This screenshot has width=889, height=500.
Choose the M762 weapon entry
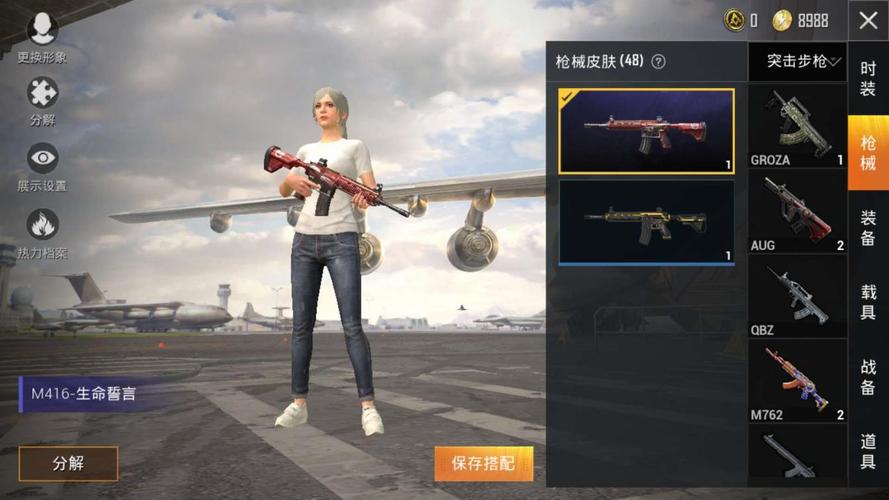pos(797,381)
